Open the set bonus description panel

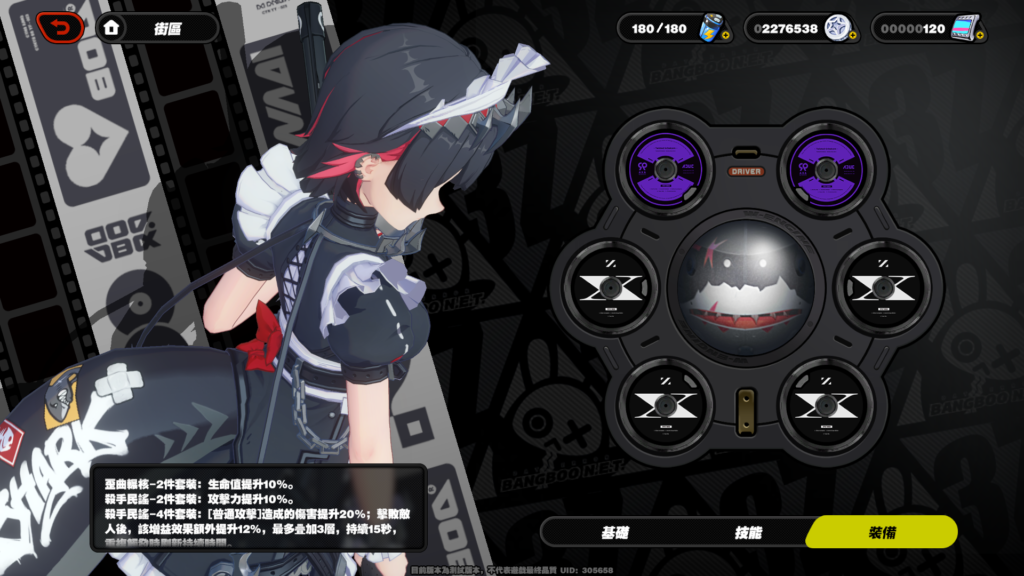pos(259,507)
